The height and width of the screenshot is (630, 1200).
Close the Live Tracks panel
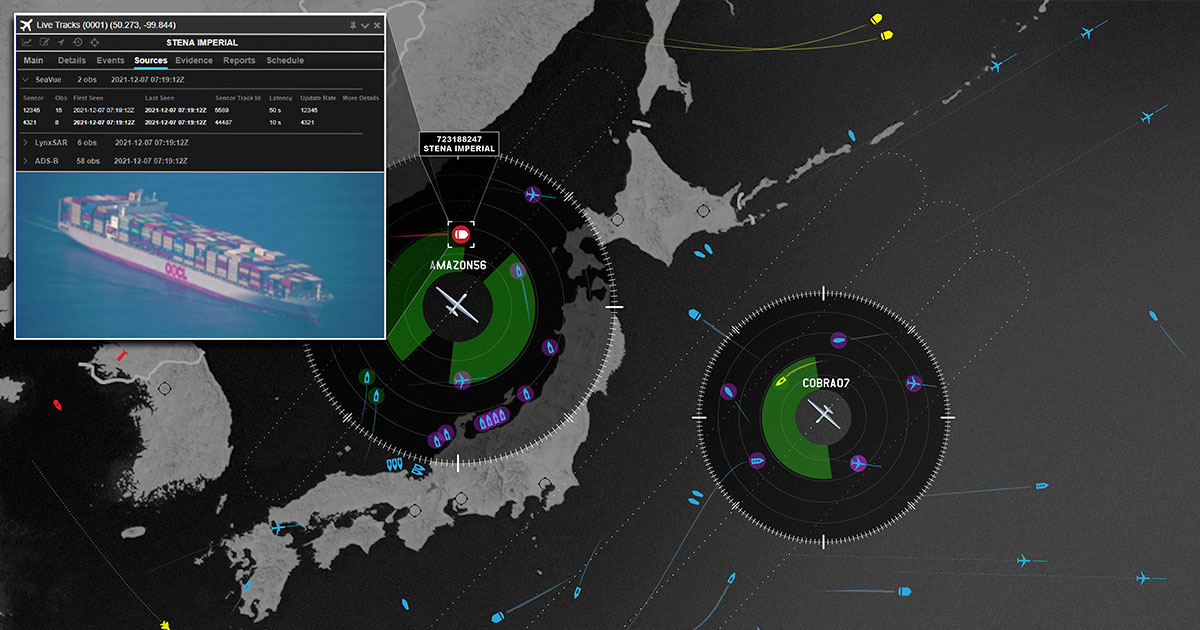click(x=377, y=25)
